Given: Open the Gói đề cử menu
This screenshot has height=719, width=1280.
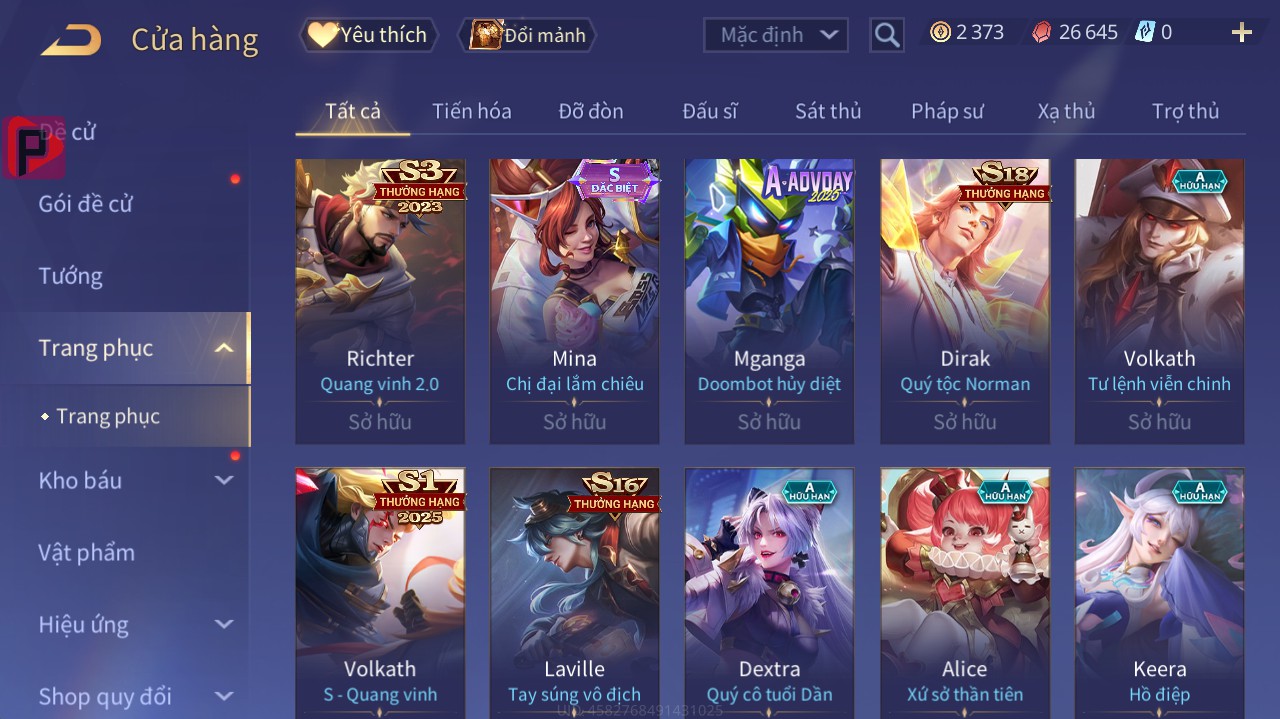Looking at the screenshot, I should 86,204.
